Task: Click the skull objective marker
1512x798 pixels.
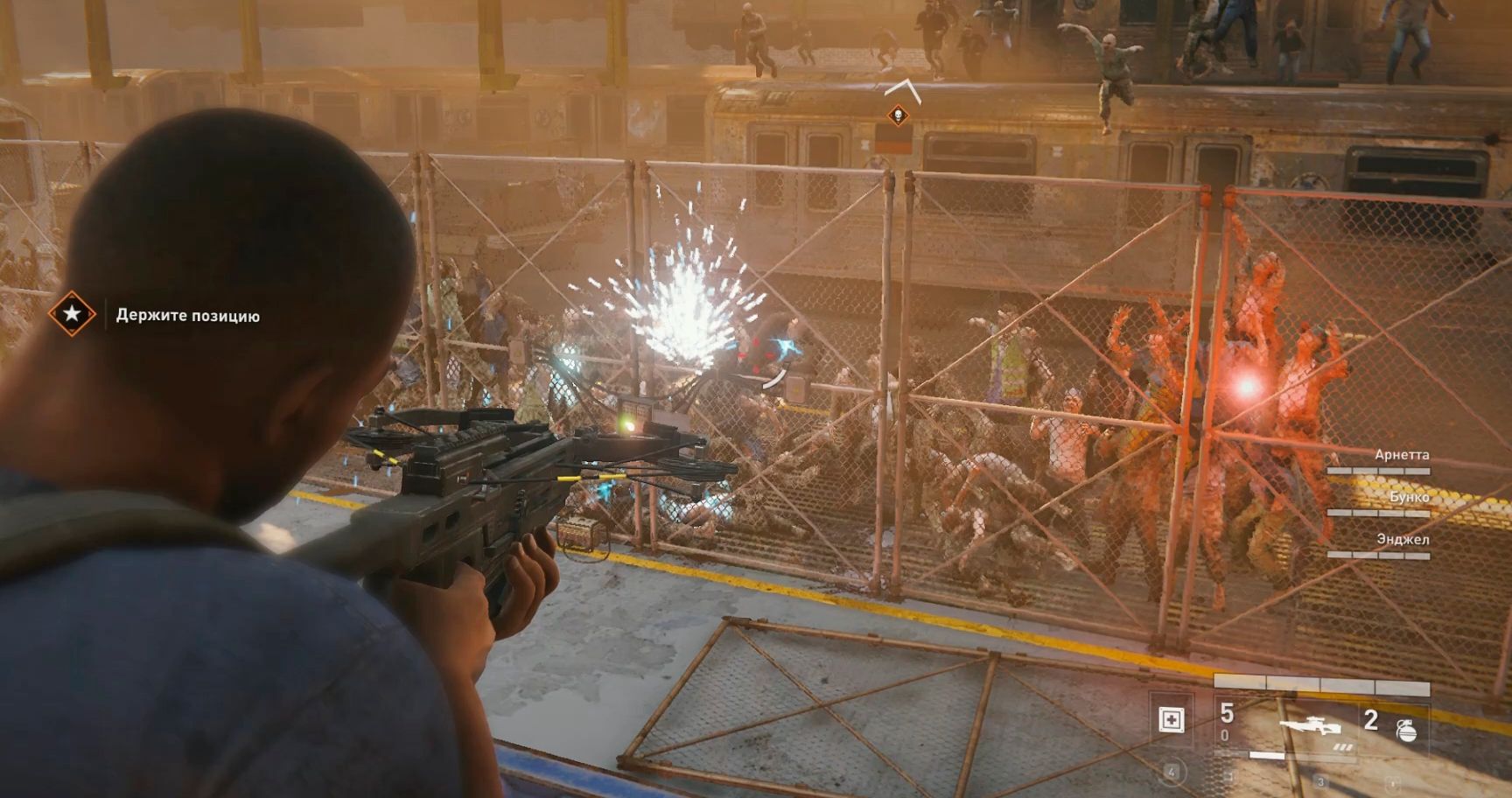Action: [x=898, y=115]
